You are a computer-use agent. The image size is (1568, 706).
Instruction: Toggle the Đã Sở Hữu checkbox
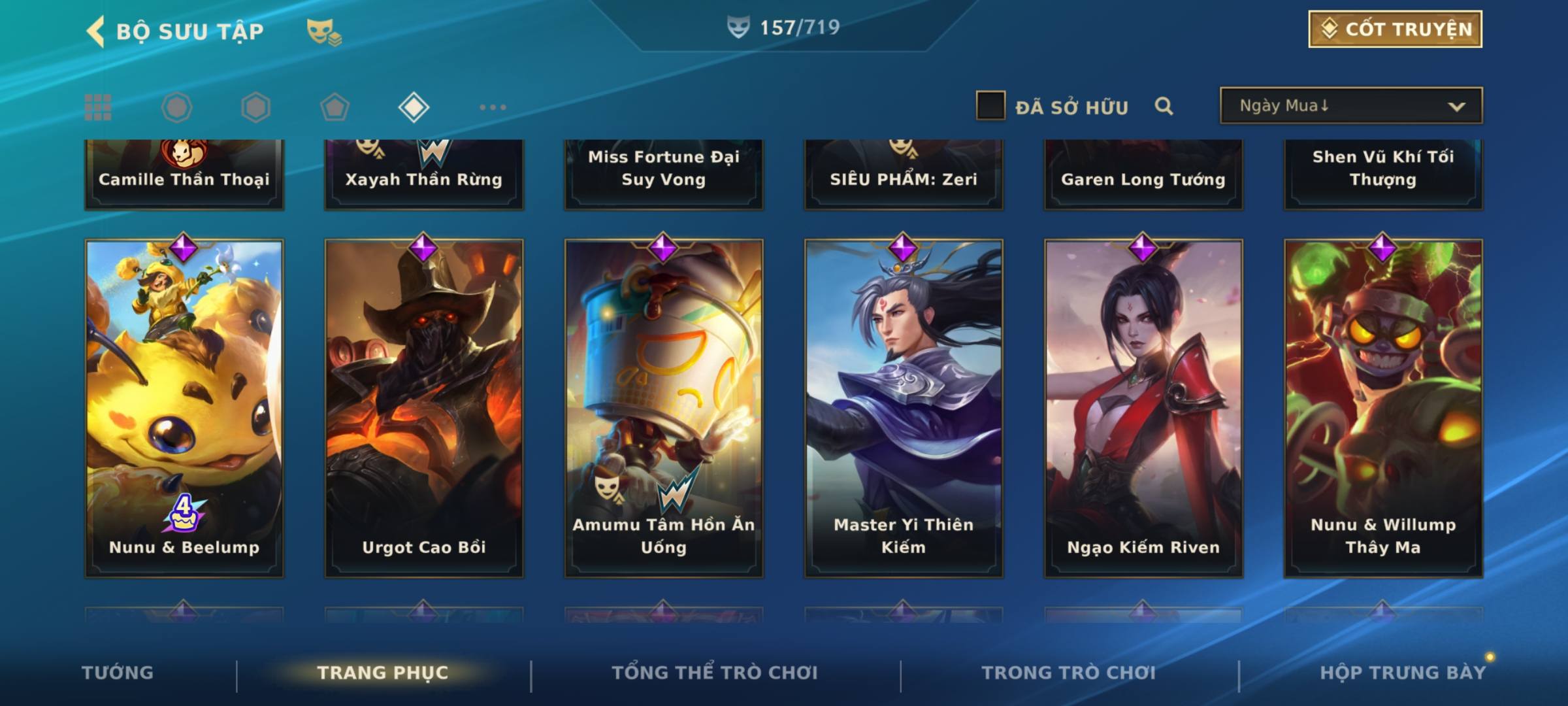[990, 106]
